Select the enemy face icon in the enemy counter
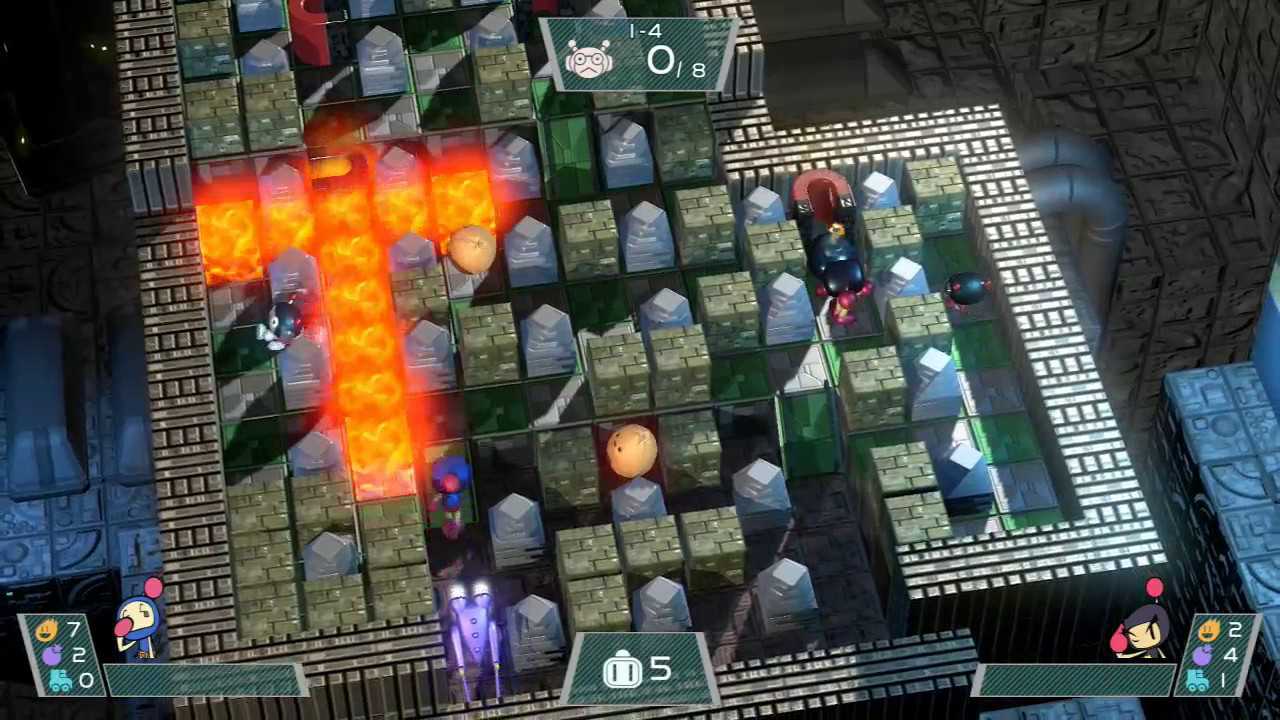 tap(588, 60)
